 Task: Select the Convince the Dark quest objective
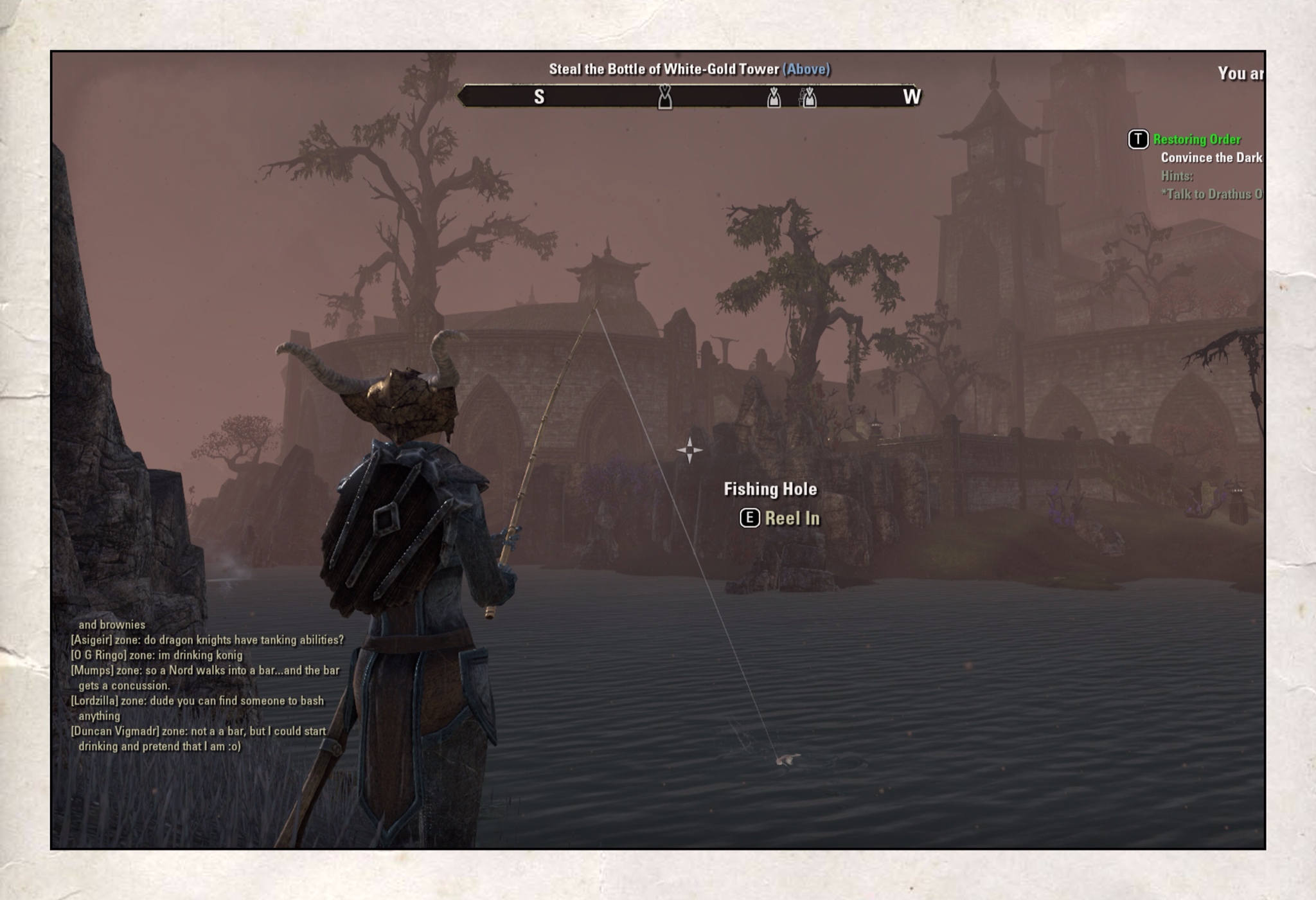click(1211, 157)
